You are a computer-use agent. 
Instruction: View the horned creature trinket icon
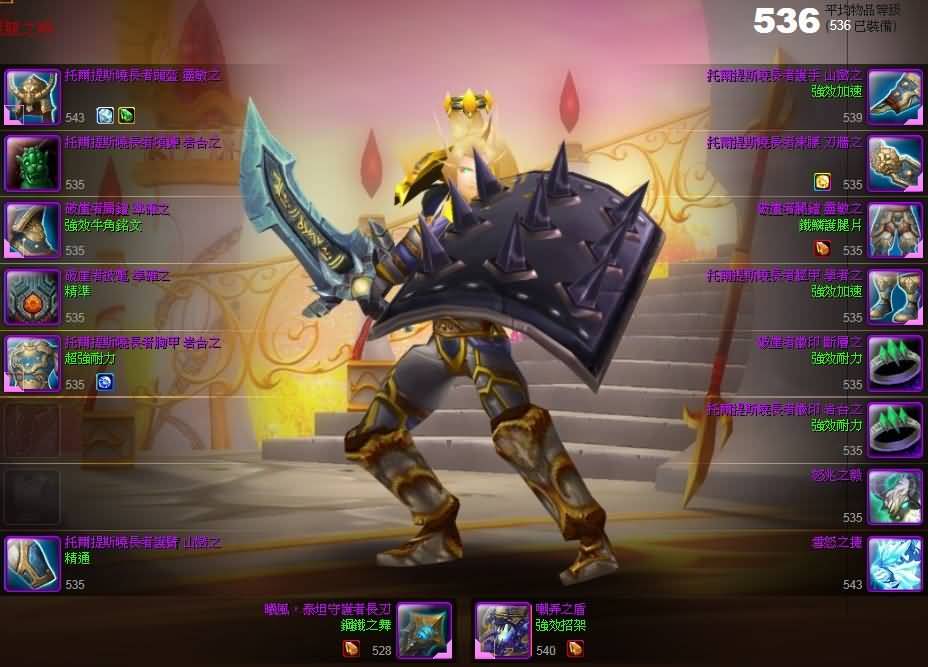click(894, 497)
